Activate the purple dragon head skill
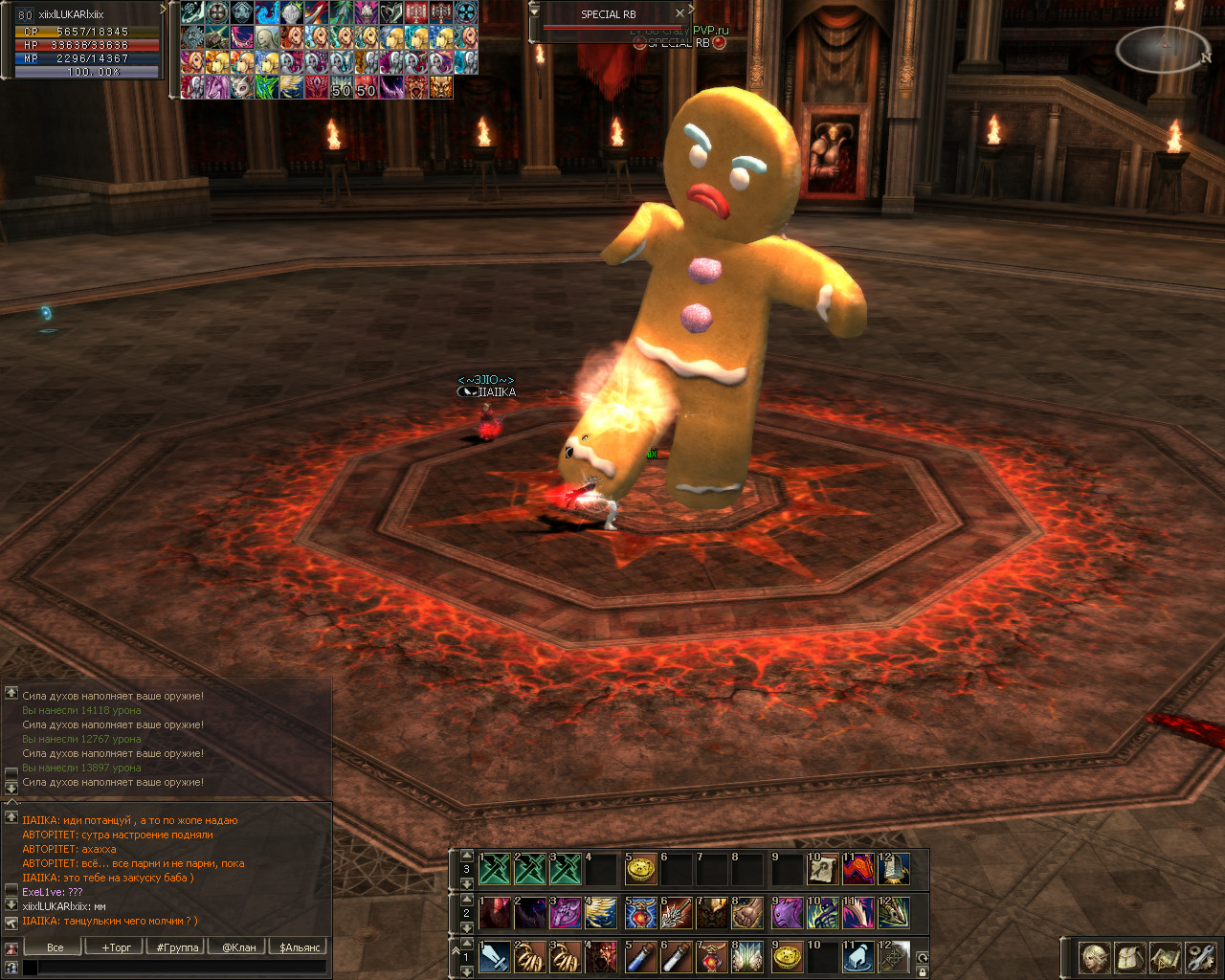This screenshot has width=1225, height=980. (x=787, y=913)
